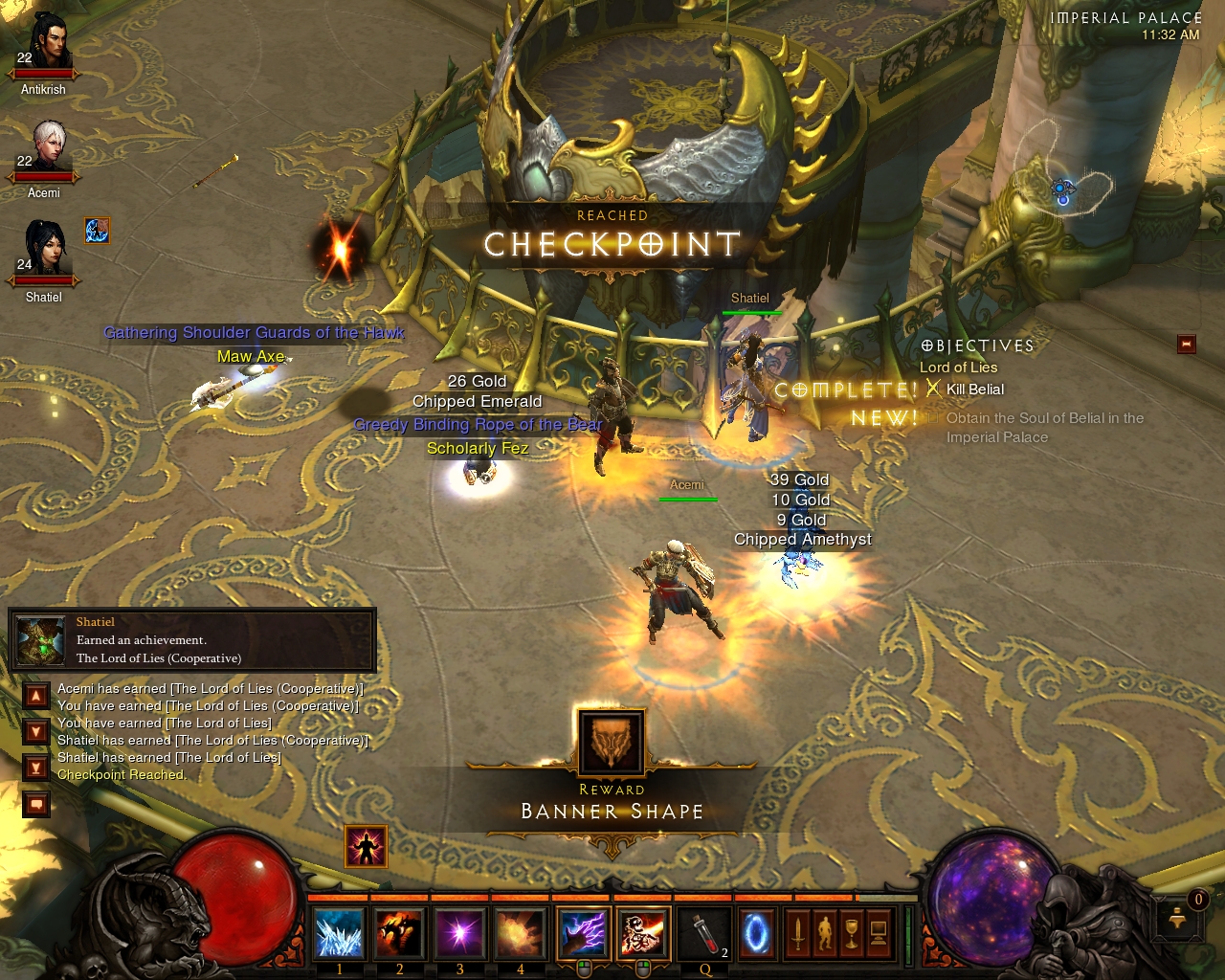The height and width of the screenshot is (980, 1225).
Task: Trigger the explosion skill in slot 4
Action: (520, 934)
